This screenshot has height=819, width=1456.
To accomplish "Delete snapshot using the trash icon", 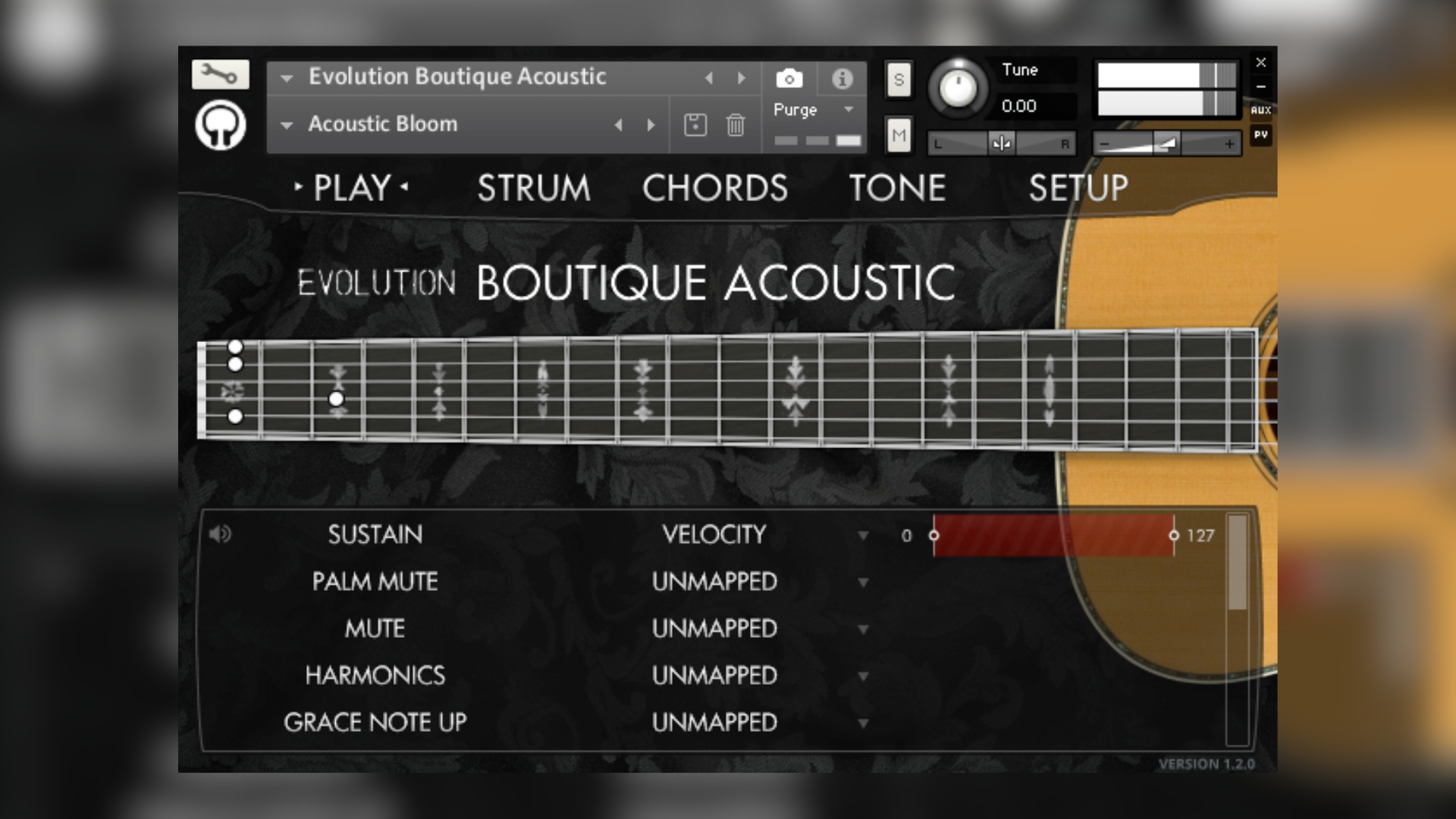I will [733, 124].
